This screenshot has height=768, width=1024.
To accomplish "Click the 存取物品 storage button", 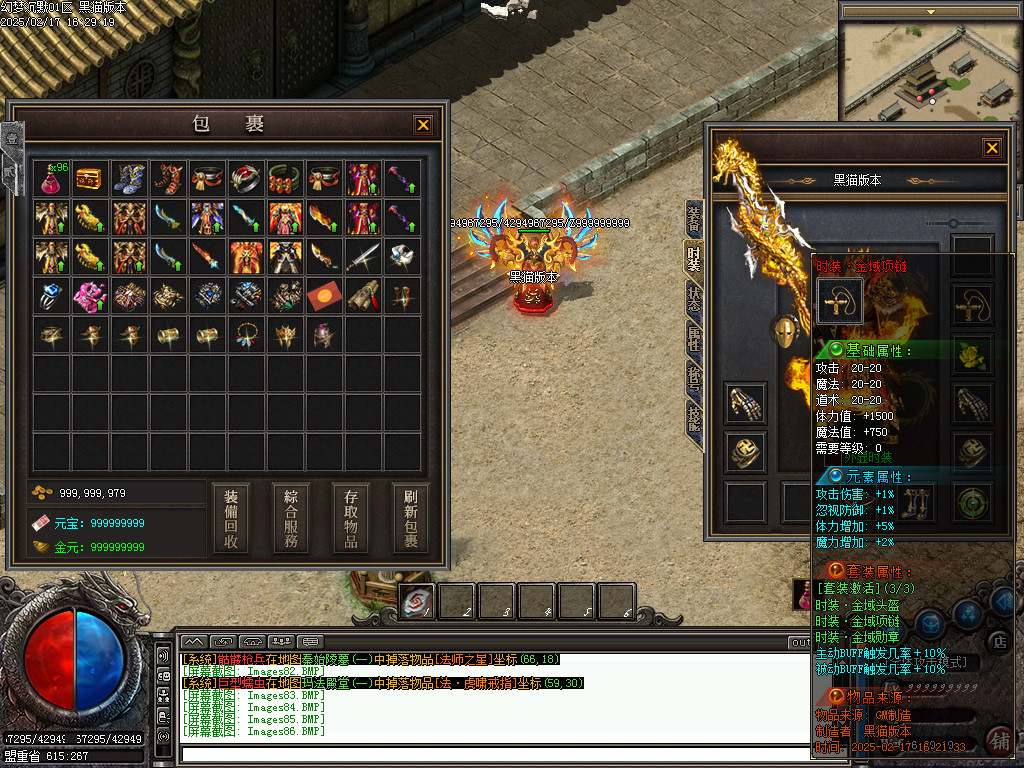I will (x=351, y=518).
